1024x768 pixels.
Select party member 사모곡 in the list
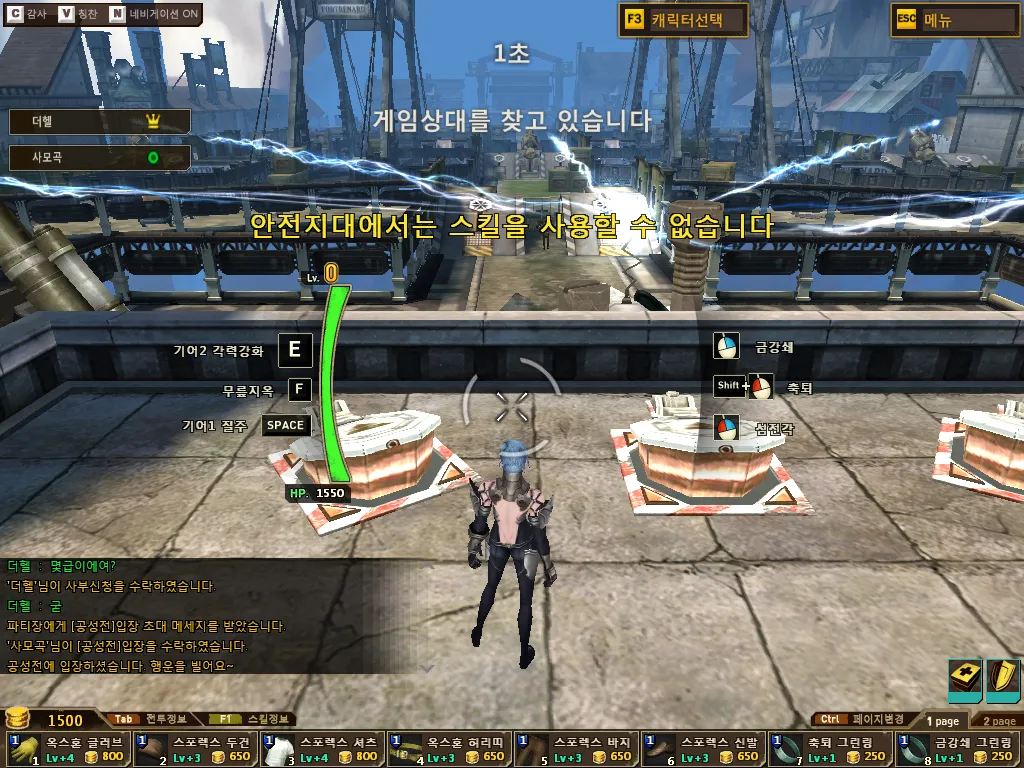[99, 157]
